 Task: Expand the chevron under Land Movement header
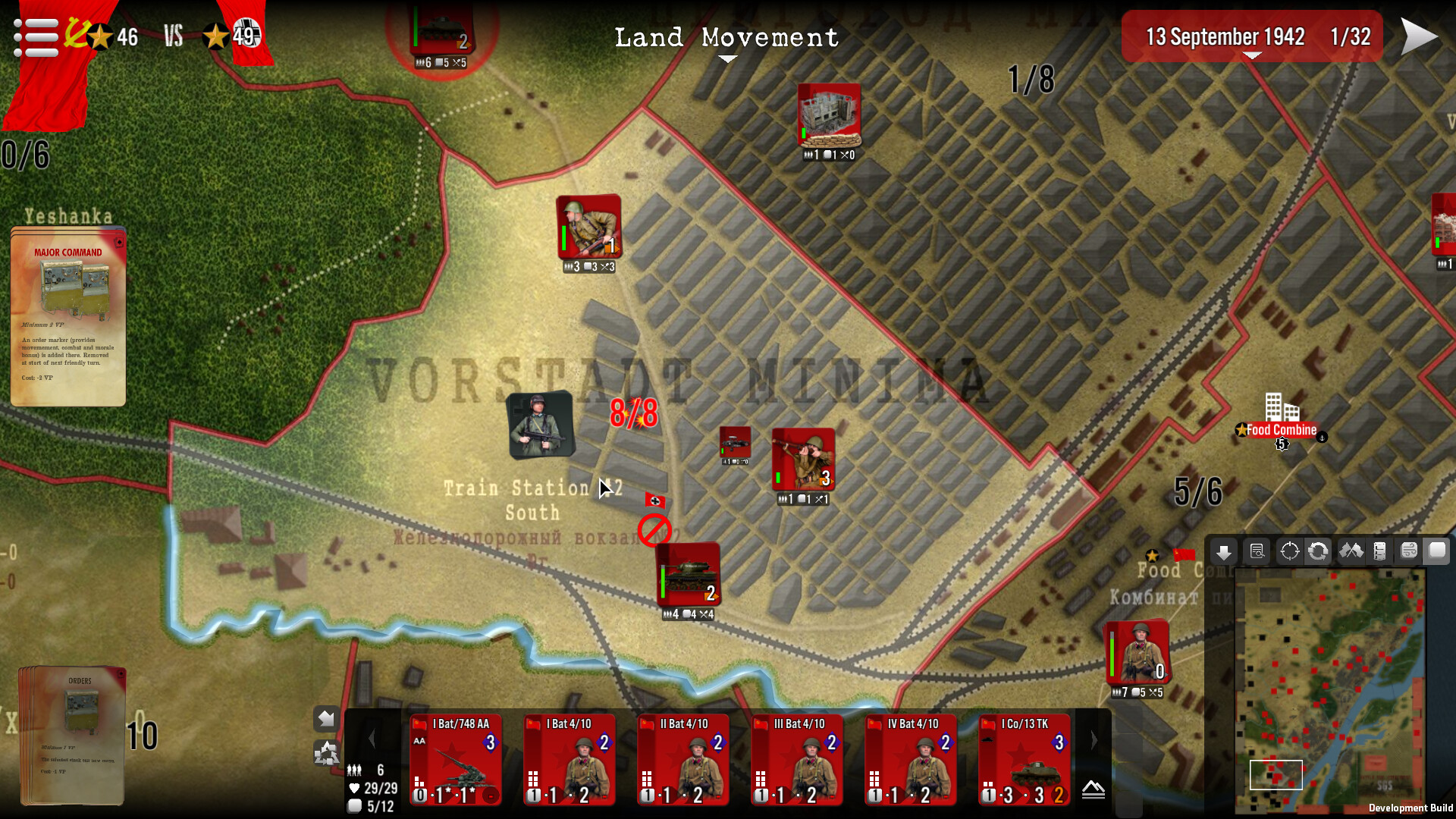[x=727, y=58]
